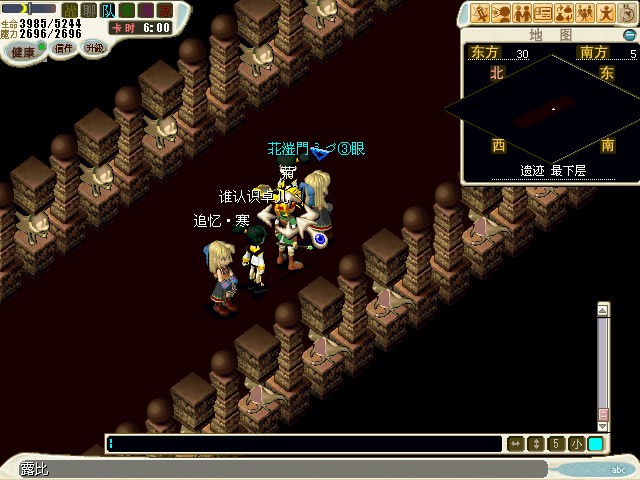
Task: Open the jumping figure action icon
Action: pos(607,13)
